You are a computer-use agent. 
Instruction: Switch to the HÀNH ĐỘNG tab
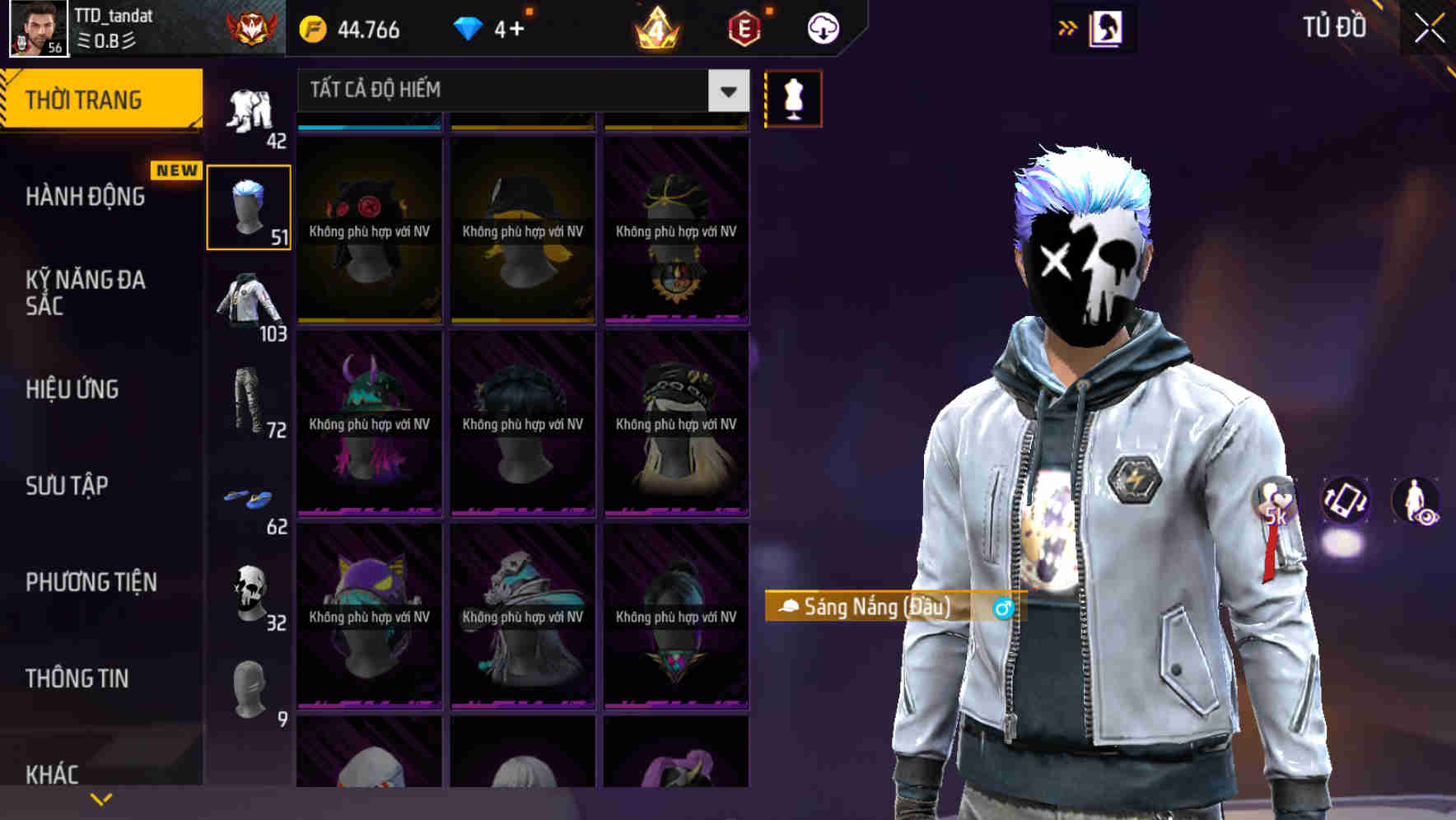coord(82,196)
